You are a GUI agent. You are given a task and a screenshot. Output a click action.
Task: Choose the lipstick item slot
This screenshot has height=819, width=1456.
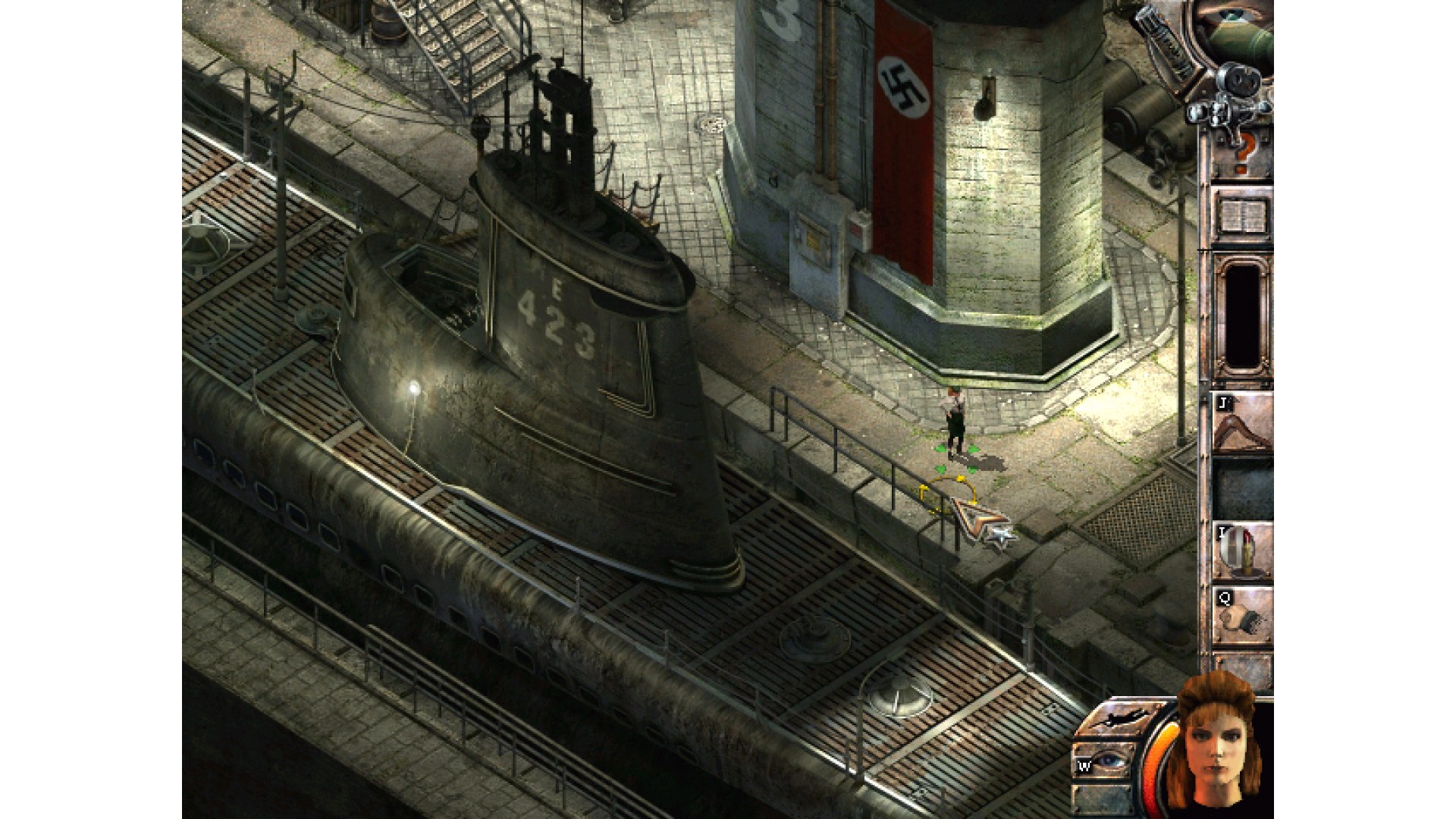(x=1241, y=551)
